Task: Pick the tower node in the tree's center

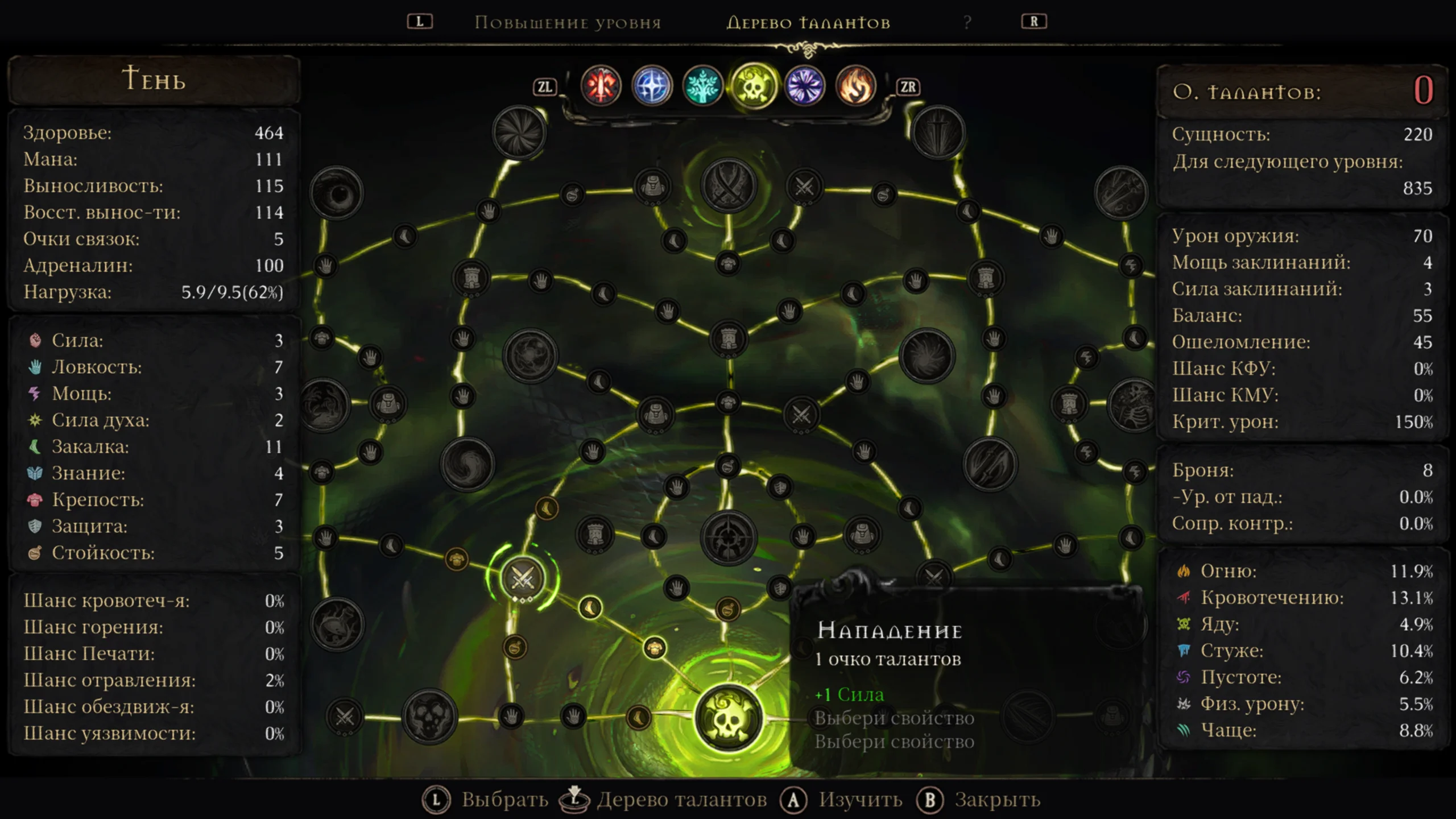Action: point(728,339)
